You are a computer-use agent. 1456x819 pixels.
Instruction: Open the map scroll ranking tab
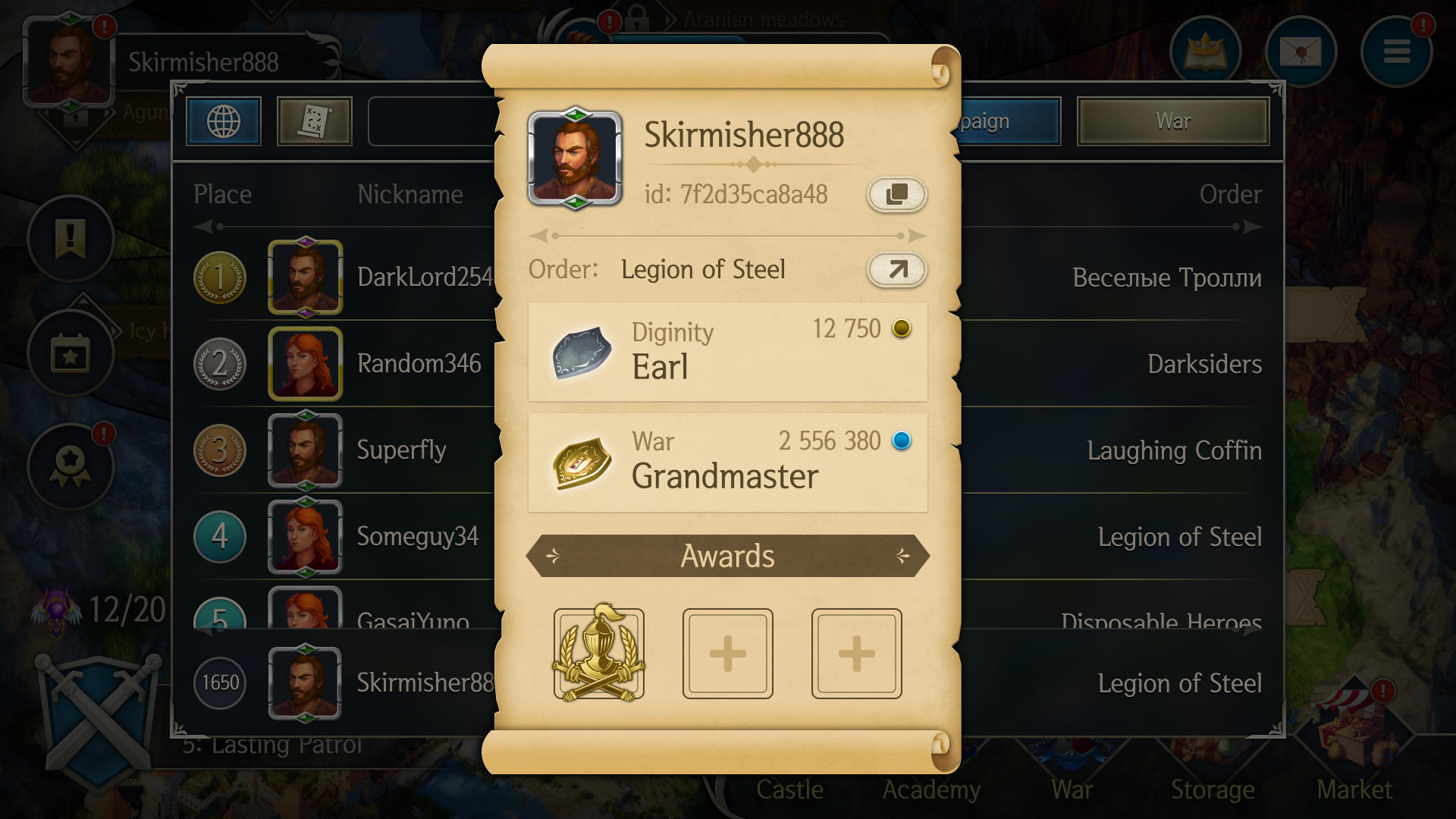pos(314,121)
